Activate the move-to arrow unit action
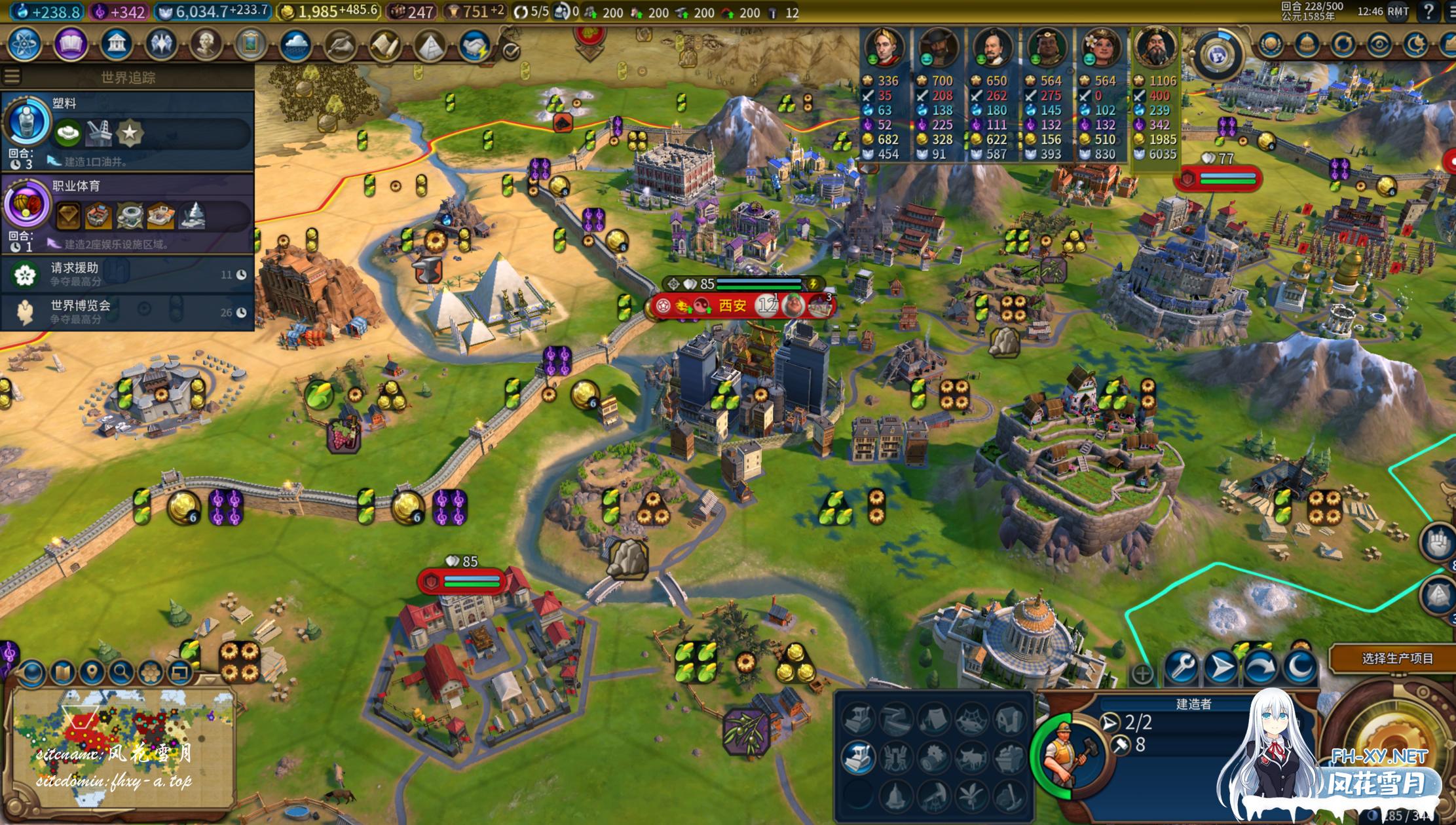 tap(1222, 668)
